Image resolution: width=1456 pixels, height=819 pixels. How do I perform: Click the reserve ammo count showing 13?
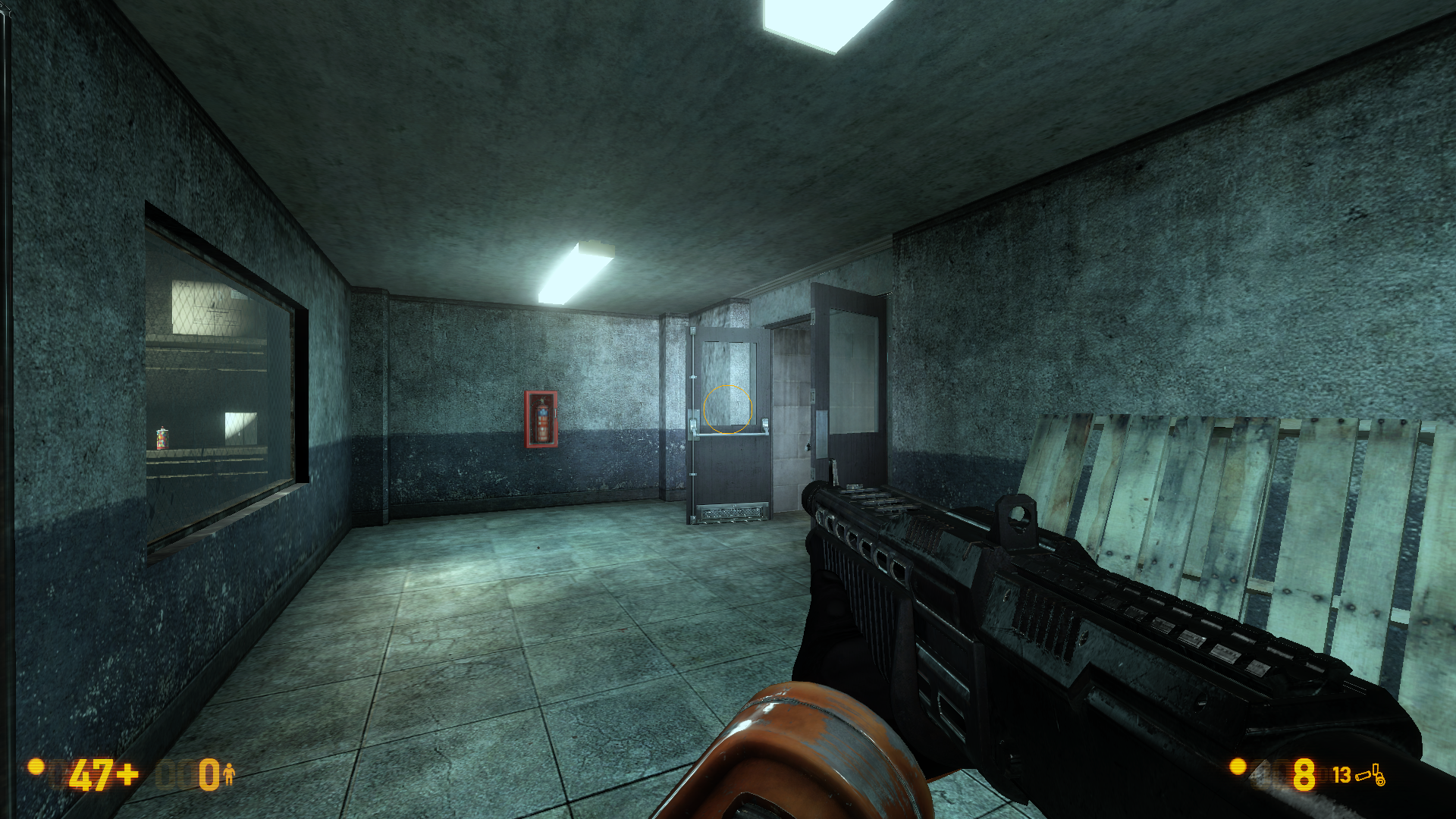coord(1341,776)
